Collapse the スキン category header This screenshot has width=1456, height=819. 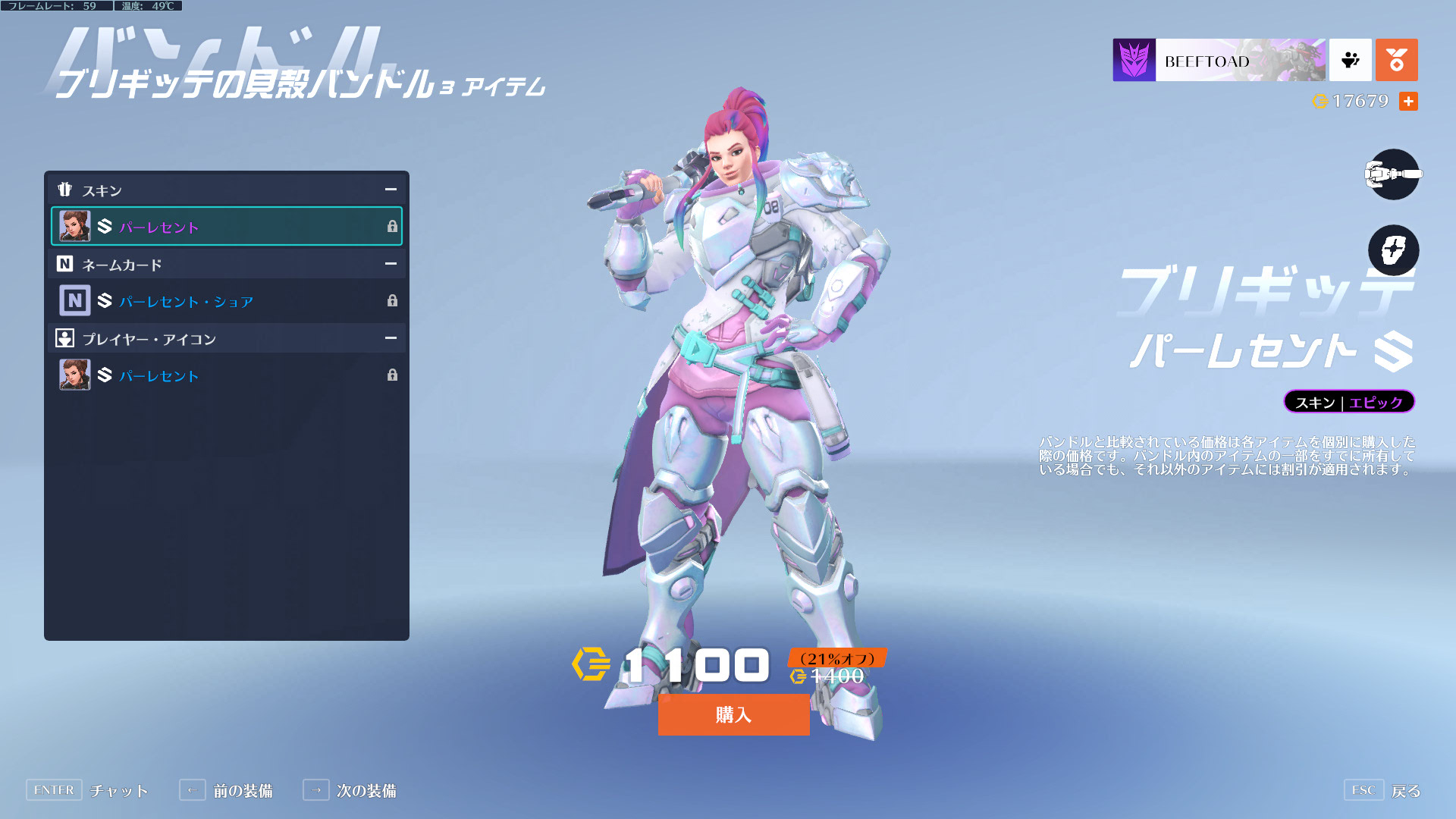390,190
